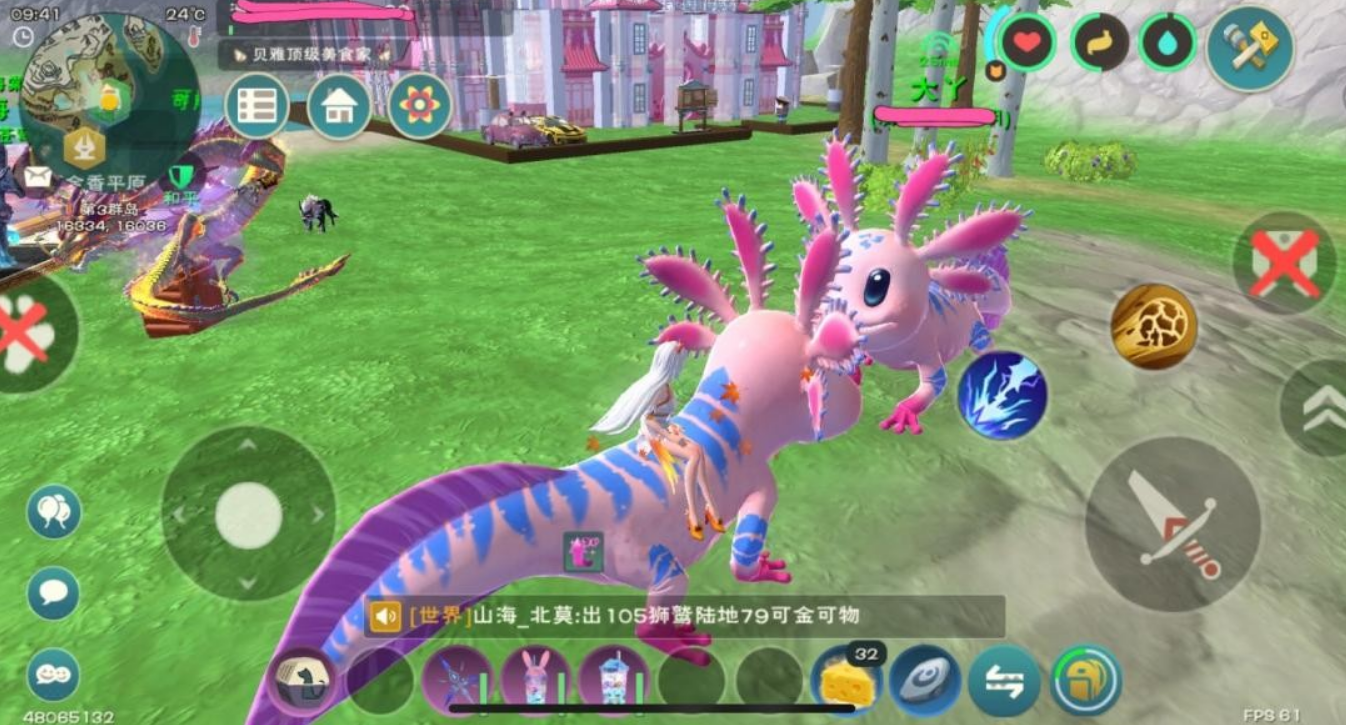Viewport: 1346px width, 725px height.
Task: Tap the house home button
Action: [339, 106]
